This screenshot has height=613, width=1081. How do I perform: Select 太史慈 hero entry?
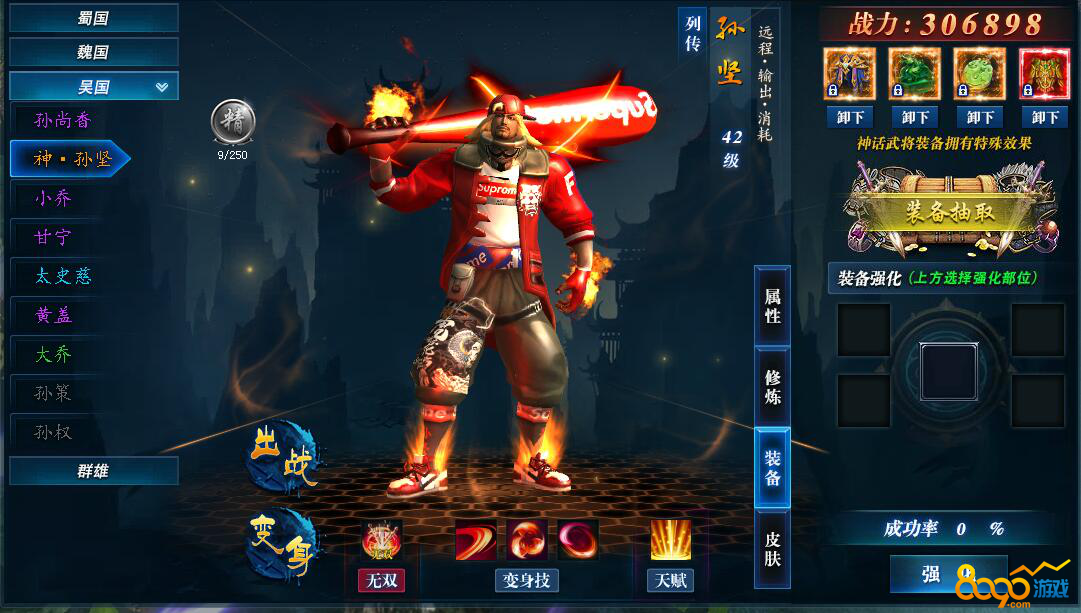[x=63, y=276]
